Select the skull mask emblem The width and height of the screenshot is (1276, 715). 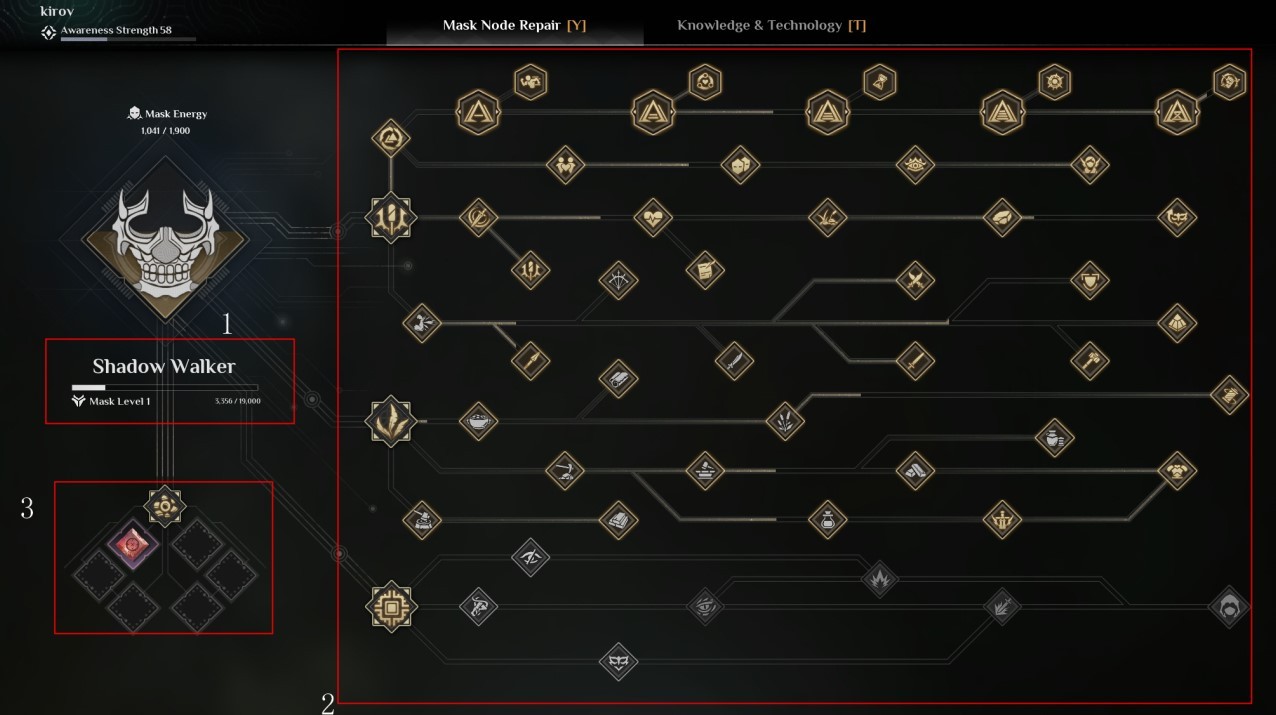(165, 240)
